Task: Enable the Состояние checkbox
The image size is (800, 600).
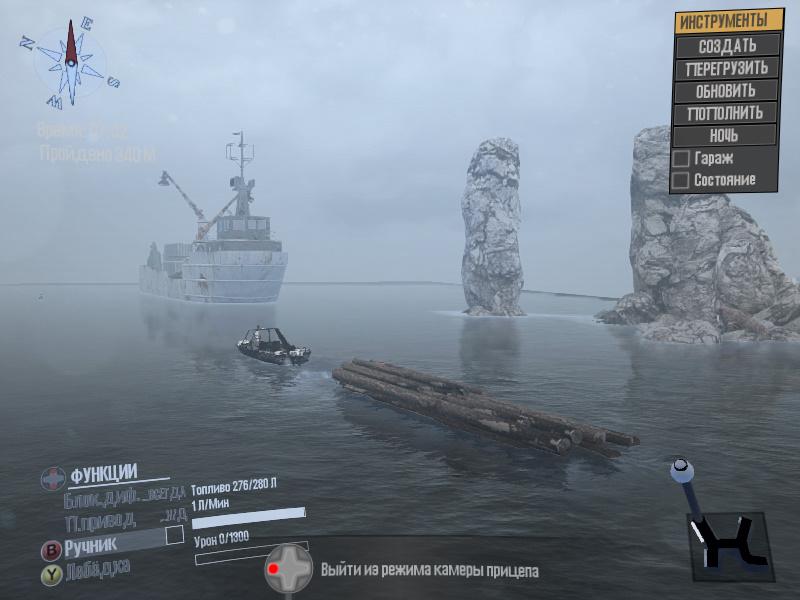Action: 681,181
